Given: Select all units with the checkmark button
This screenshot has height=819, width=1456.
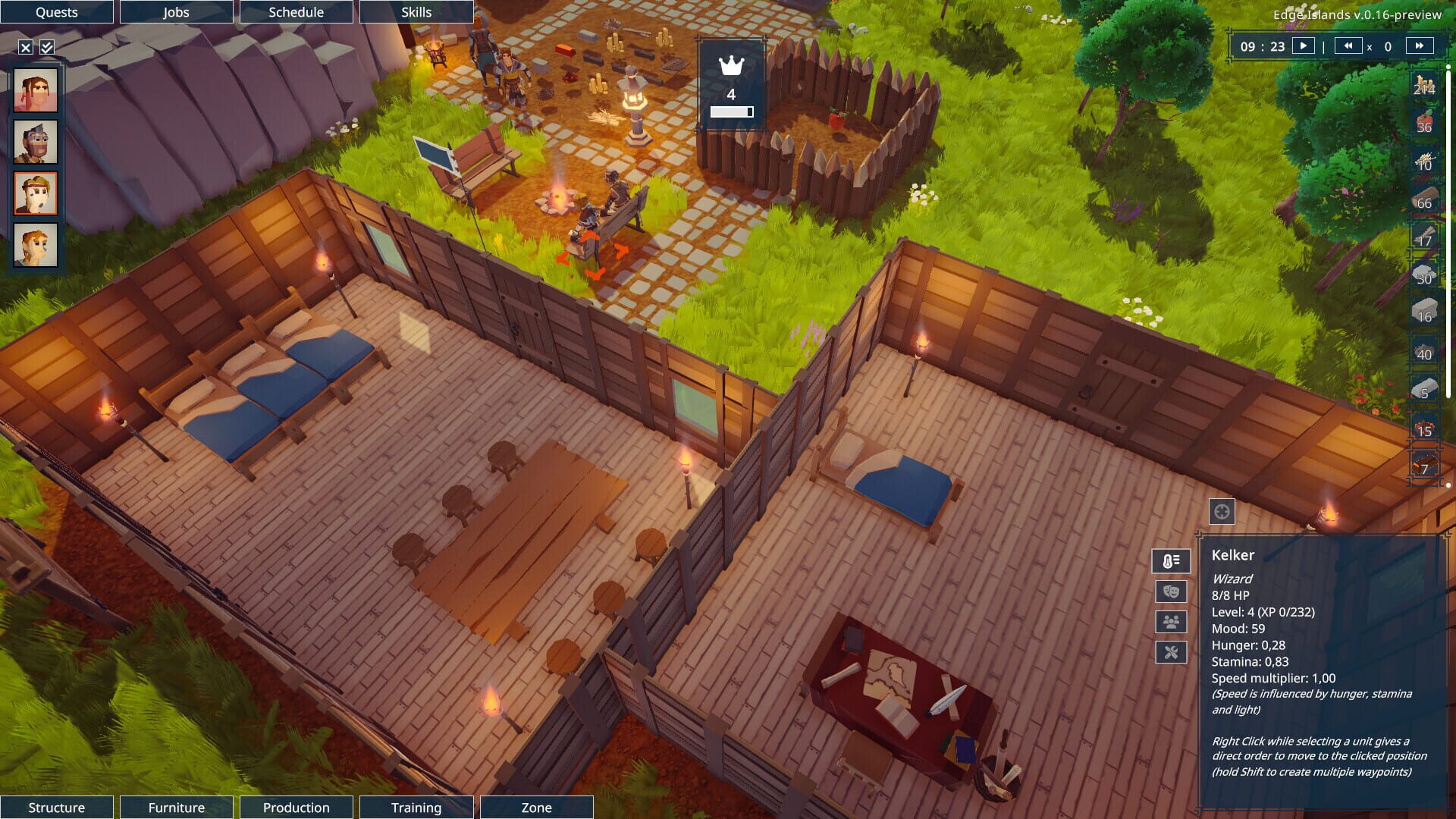Looking at the screenshot, I should 47,46.
